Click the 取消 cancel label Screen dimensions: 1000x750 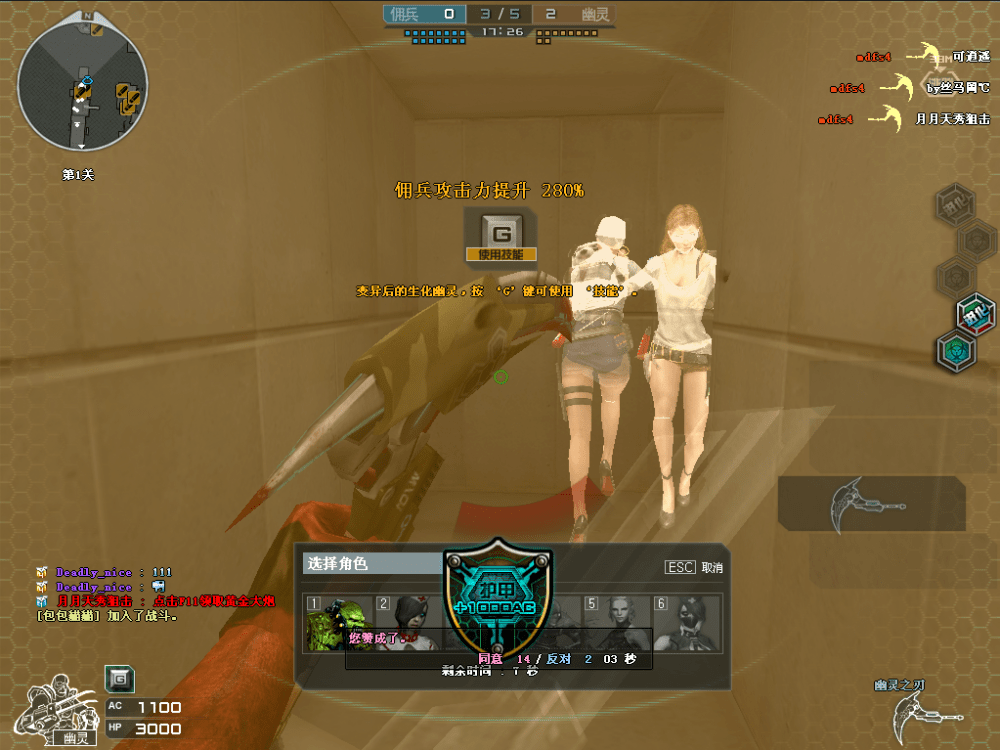coord(711,567)
